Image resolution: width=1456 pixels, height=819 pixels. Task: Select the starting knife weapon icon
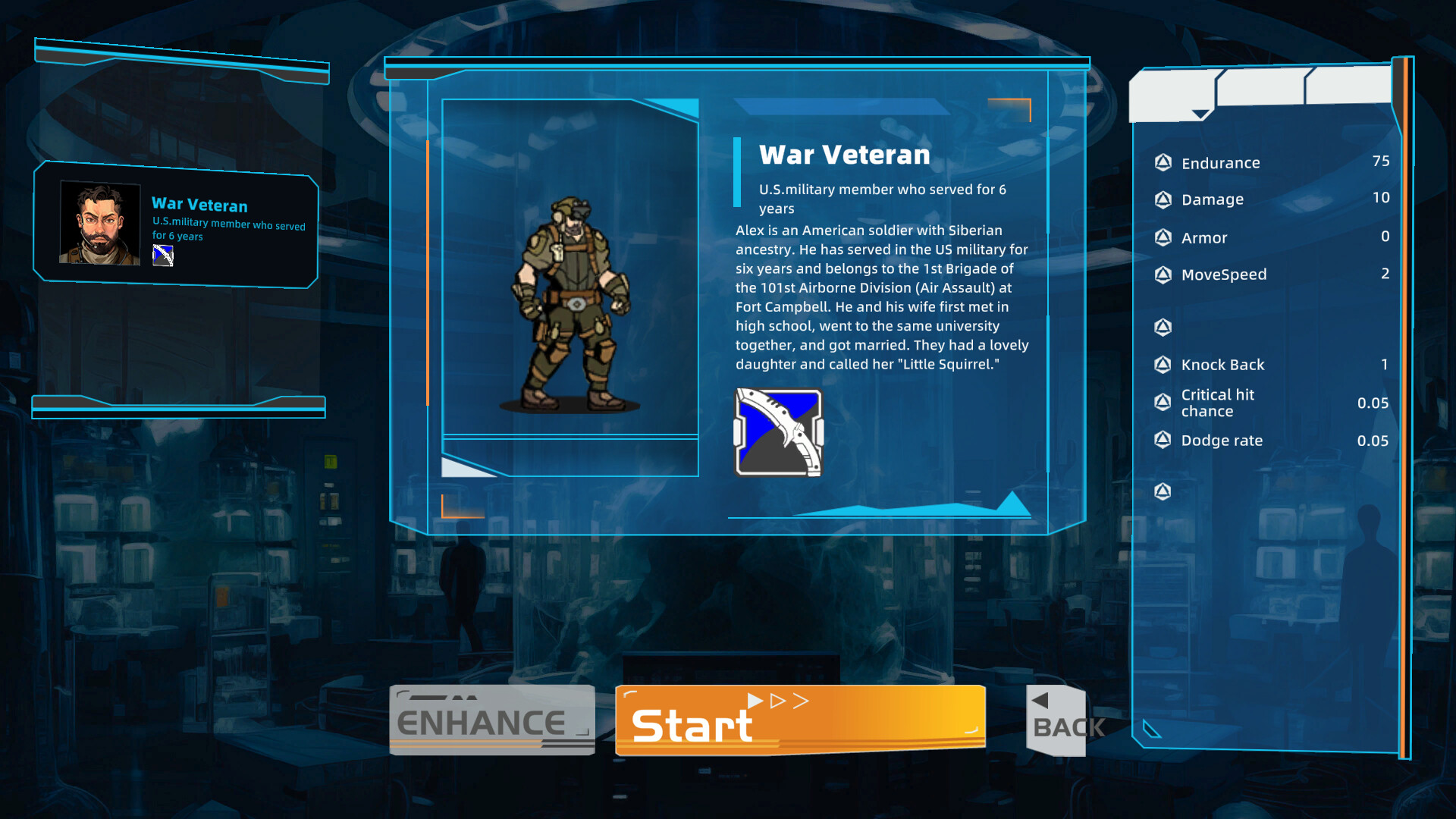point(777,430)
